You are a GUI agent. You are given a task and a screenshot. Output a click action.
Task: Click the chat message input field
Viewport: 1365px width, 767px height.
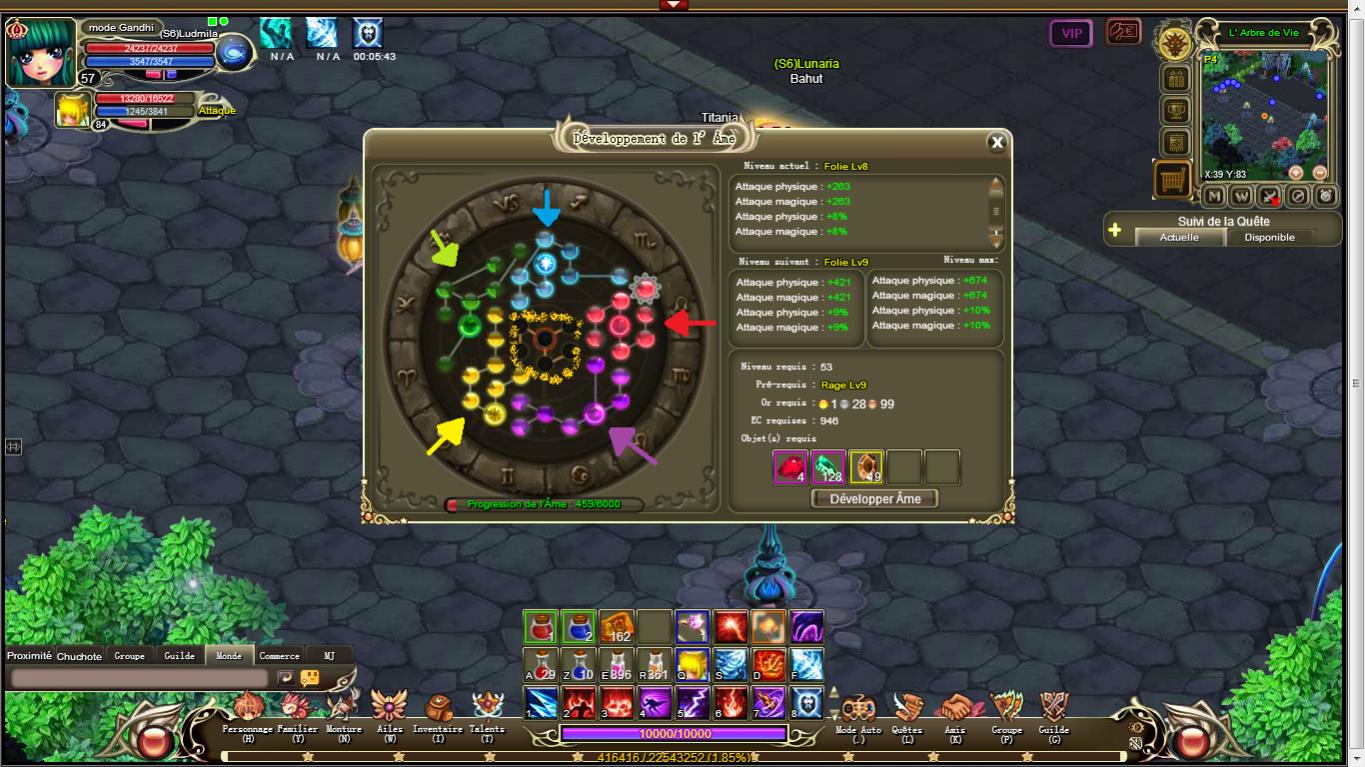coord(140,678)
